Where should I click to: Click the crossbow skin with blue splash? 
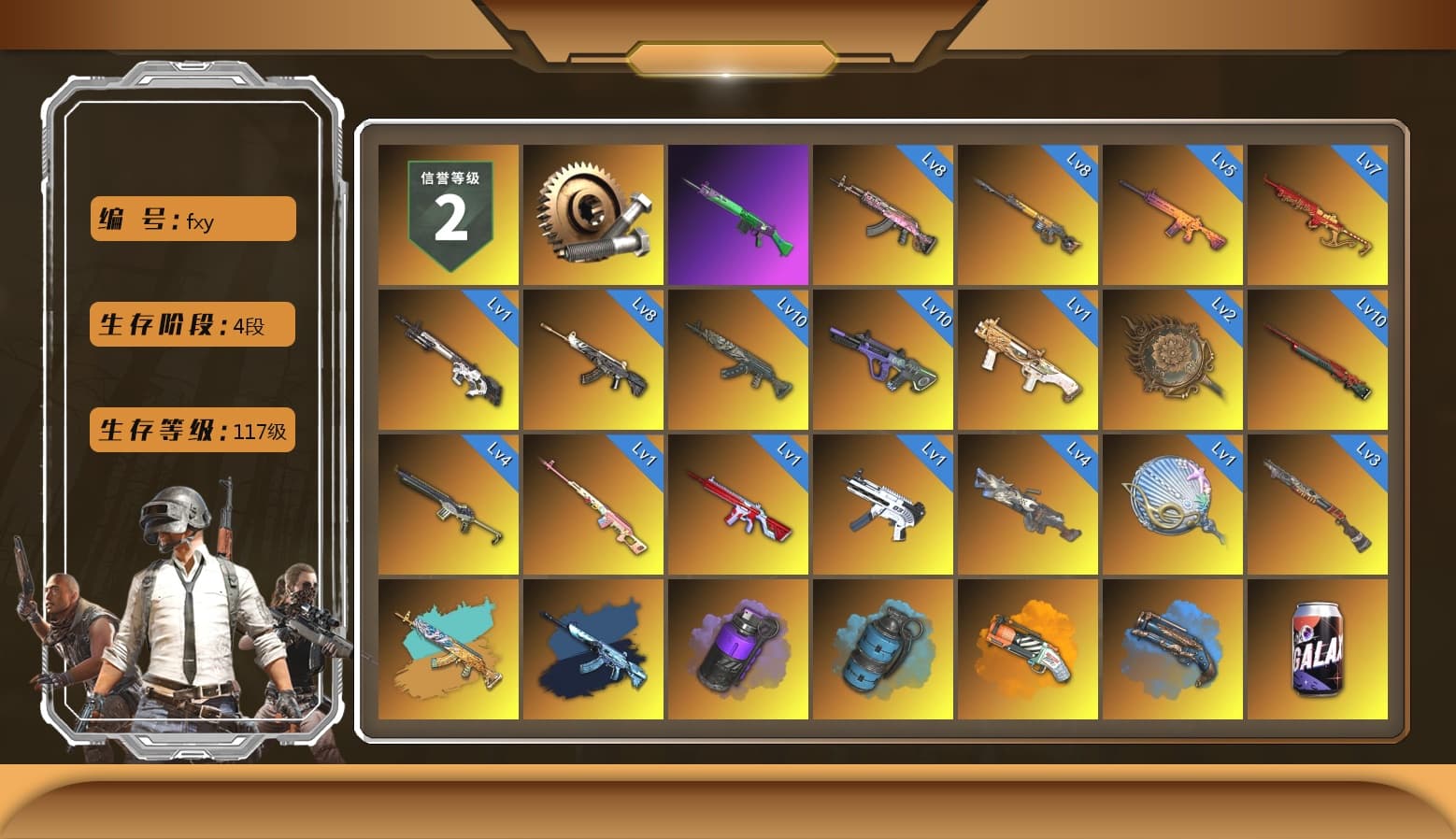click(x=1174, y=651)
